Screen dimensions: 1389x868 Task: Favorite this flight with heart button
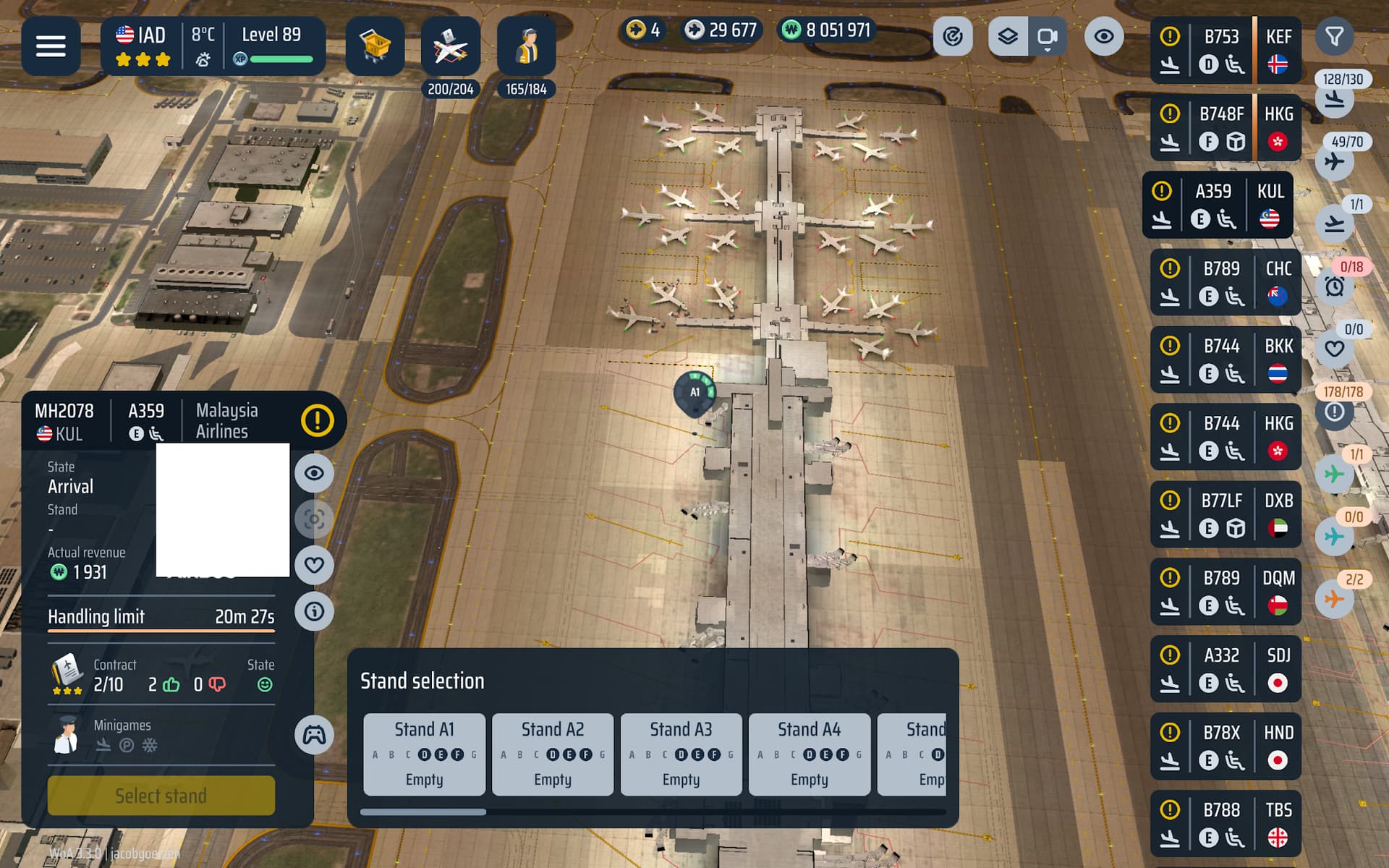click(314, 565)
